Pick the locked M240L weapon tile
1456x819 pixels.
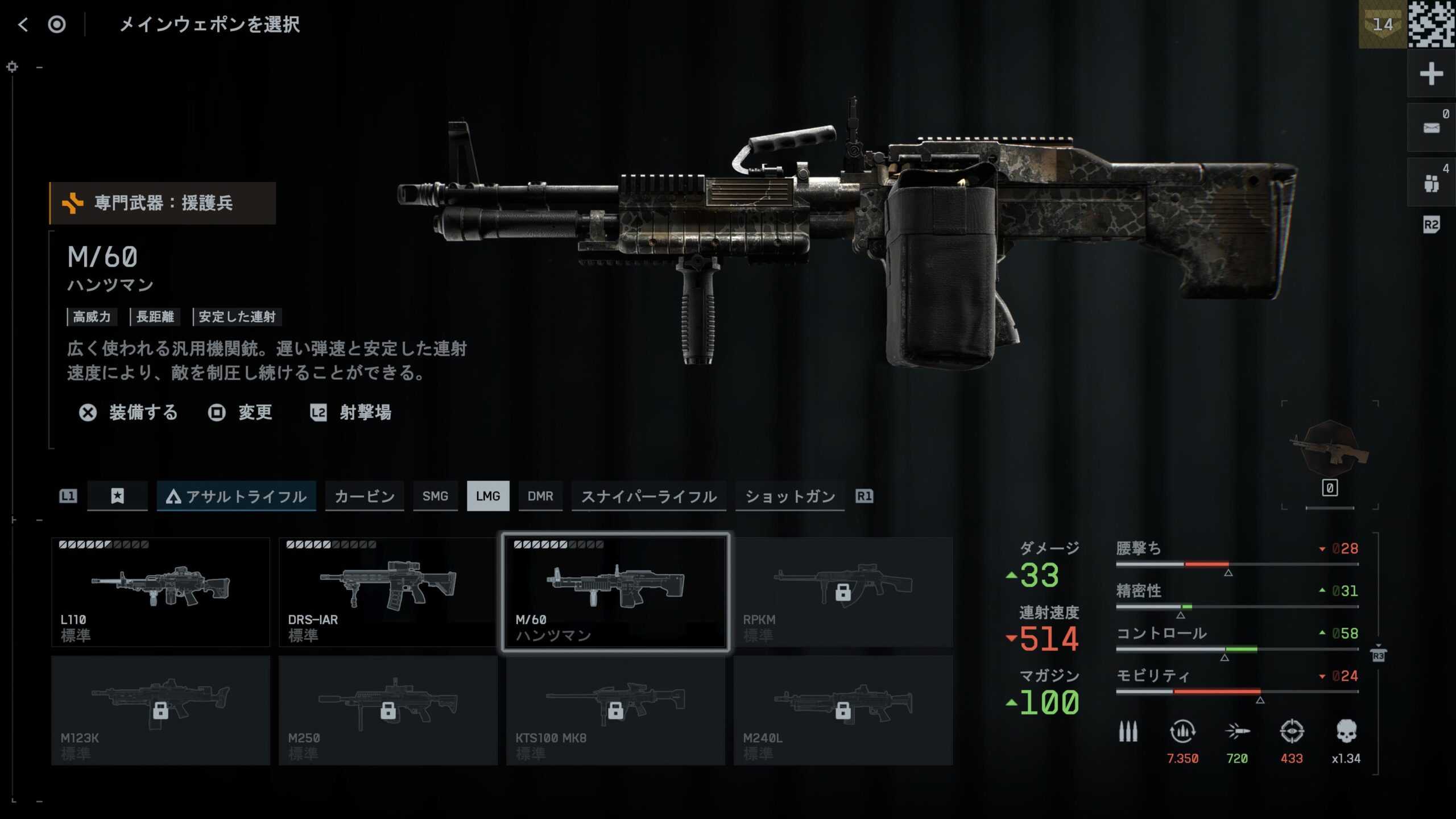[x=843, y=710]
